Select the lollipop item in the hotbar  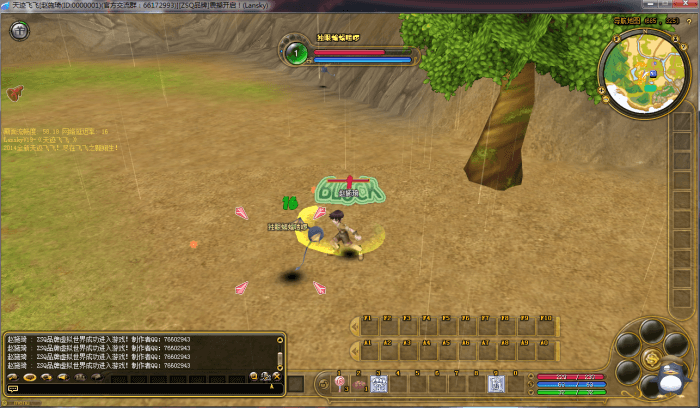[340, 383]
